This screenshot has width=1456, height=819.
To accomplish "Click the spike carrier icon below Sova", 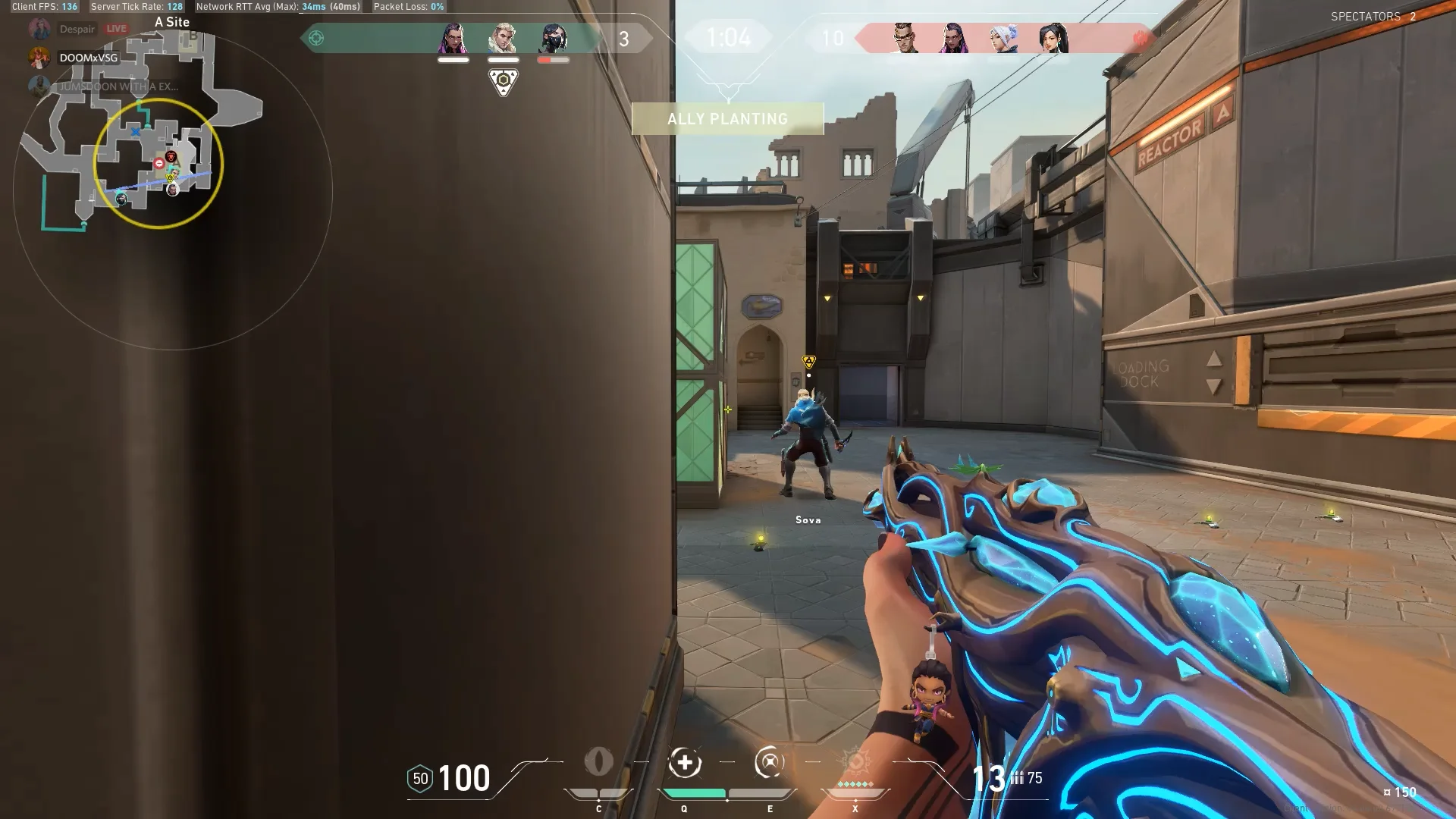I will [504, 81].
